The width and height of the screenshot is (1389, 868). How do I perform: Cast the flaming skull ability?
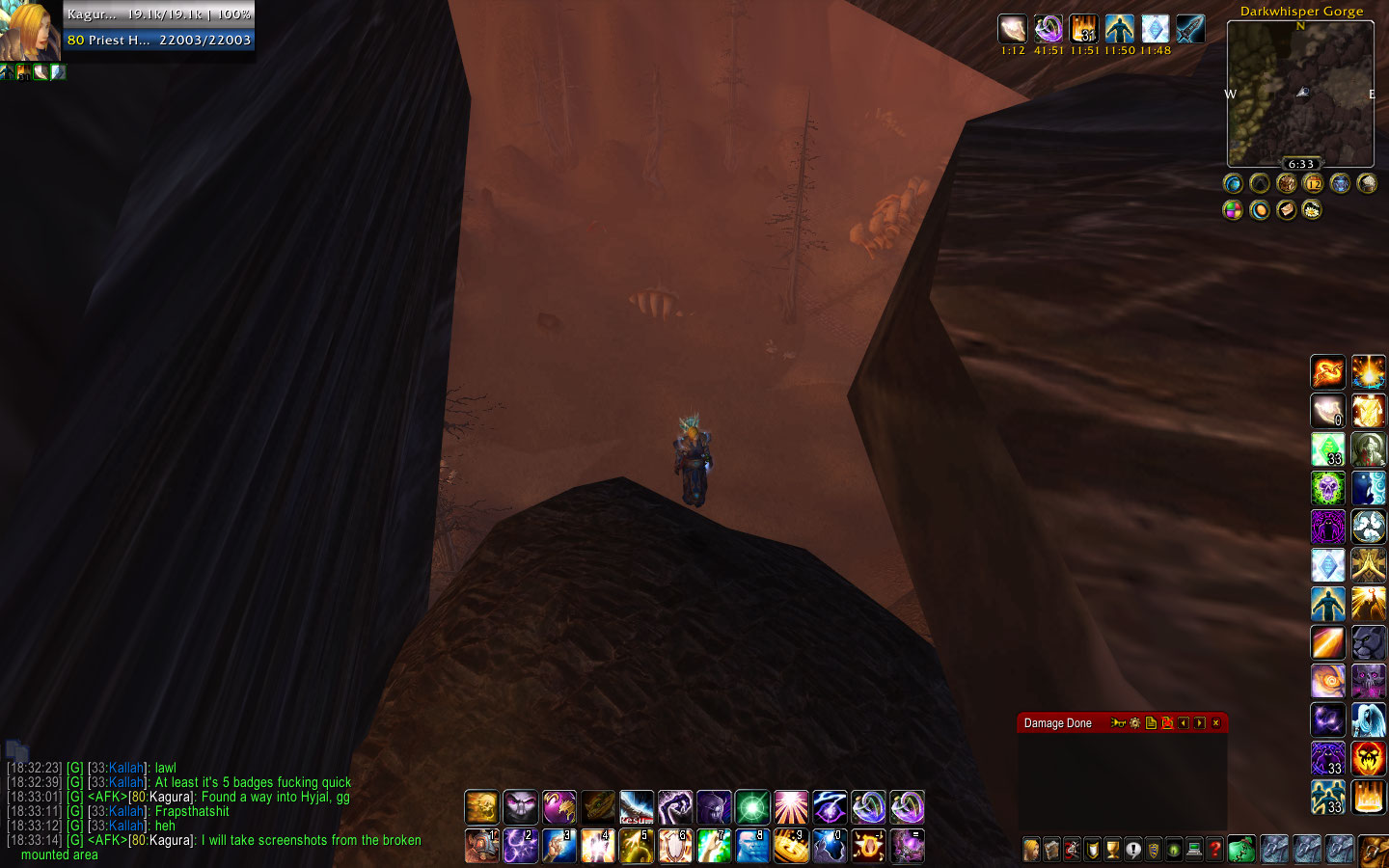click(1368, 759)
